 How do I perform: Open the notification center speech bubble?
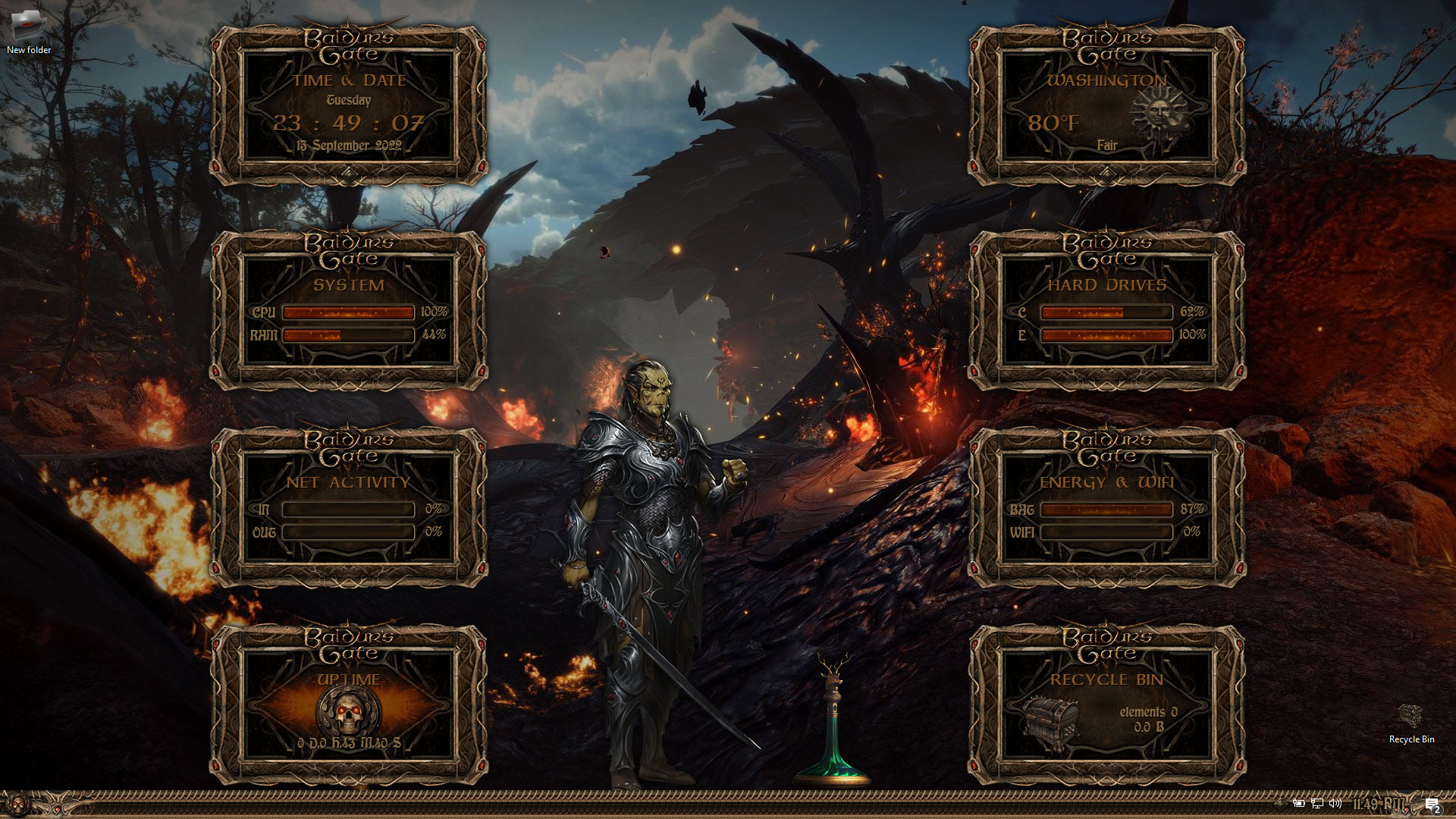[x=1432, y=804]
